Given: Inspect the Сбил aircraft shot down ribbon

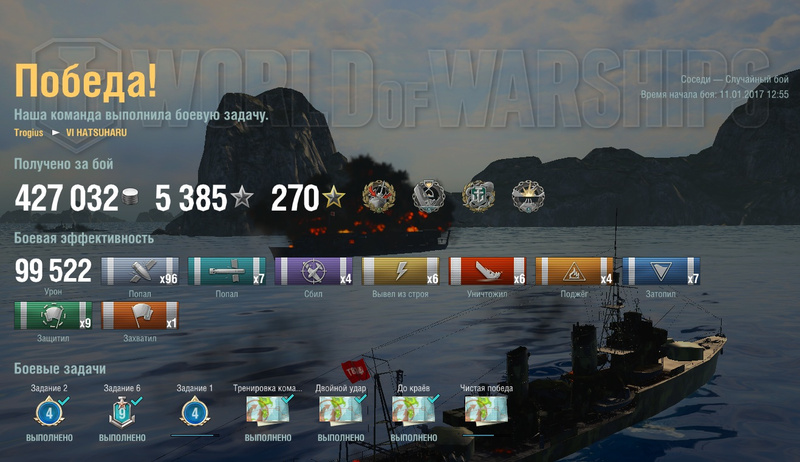Looking at the screenshot, I should pyautogui.click(x=313, y=272).
